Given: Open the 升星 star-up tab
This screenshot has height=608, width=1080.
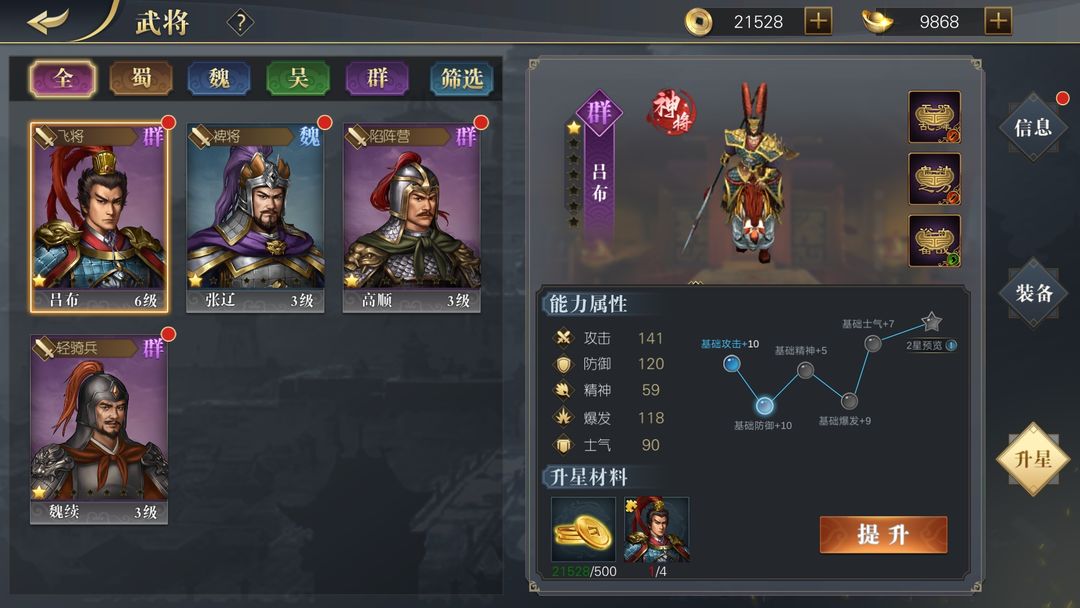Looking at the screenshot, I should pos(1033,459).
